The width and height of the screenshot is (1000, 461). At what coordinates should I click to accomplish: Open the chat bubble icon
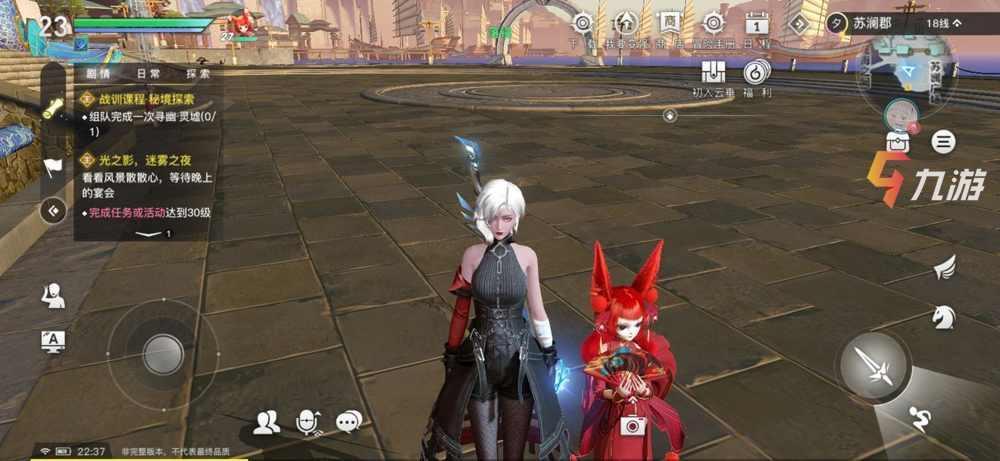pos(348,423)
